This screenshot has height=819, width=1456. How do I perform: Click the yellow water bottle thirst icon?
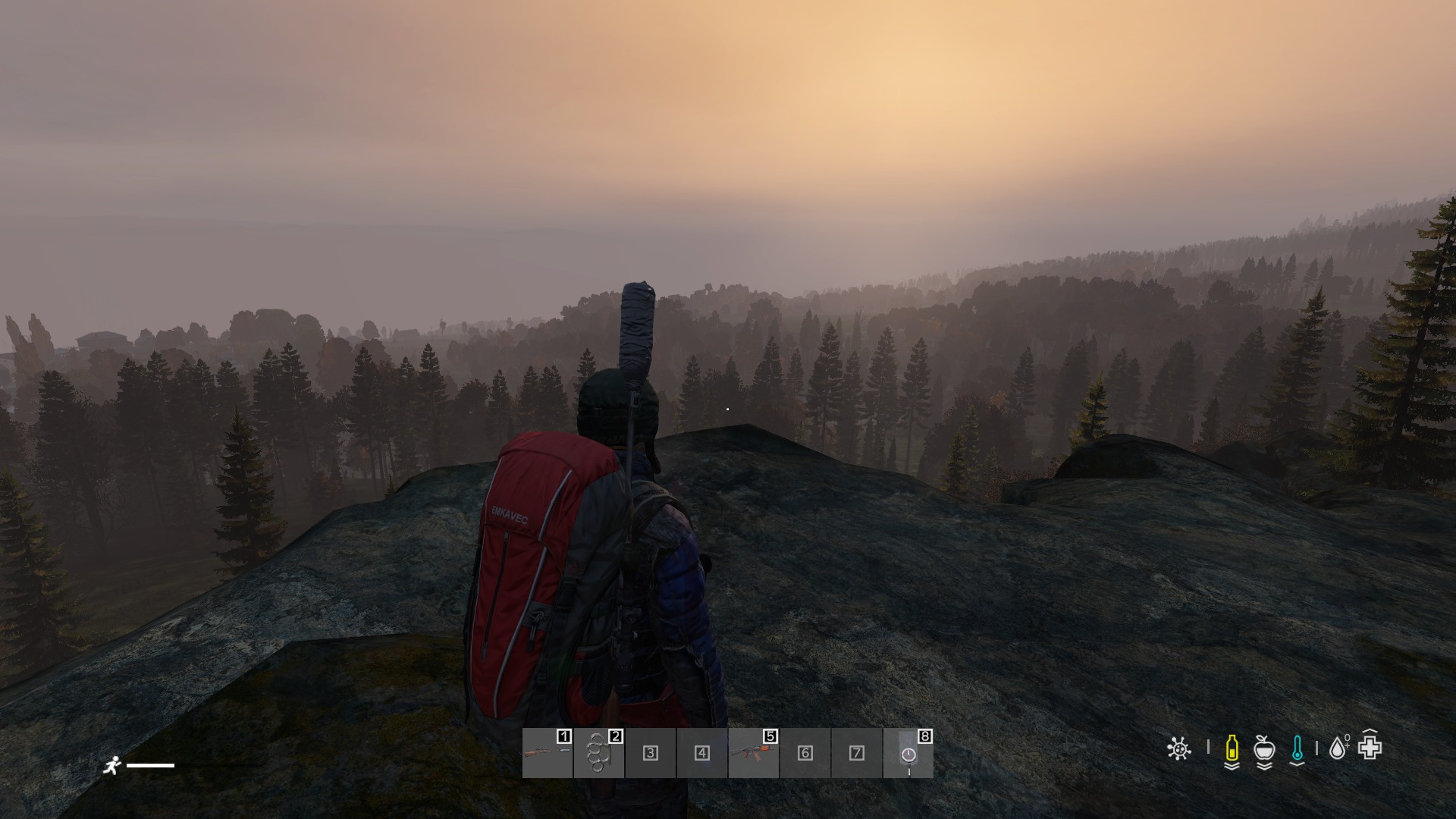coord(1232,748)
